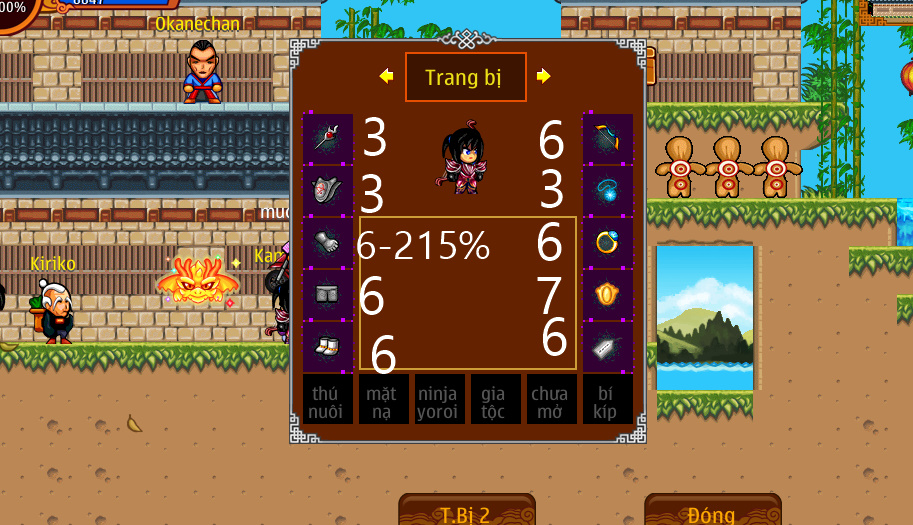Viewport: 913px width, 525px height.
Task: Select the weapon equipment slot
Action: point(328,139)
